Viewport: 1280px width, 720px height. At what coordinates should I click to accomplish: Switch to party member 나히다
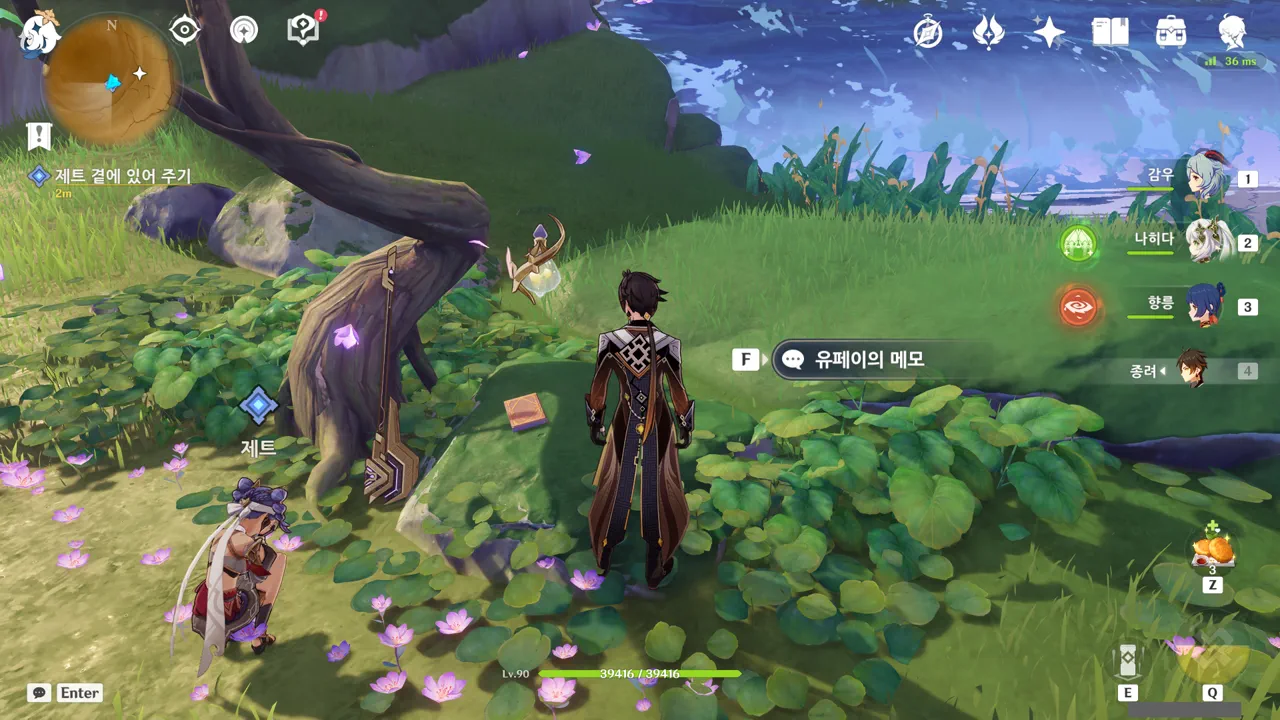click(1205, 242)
